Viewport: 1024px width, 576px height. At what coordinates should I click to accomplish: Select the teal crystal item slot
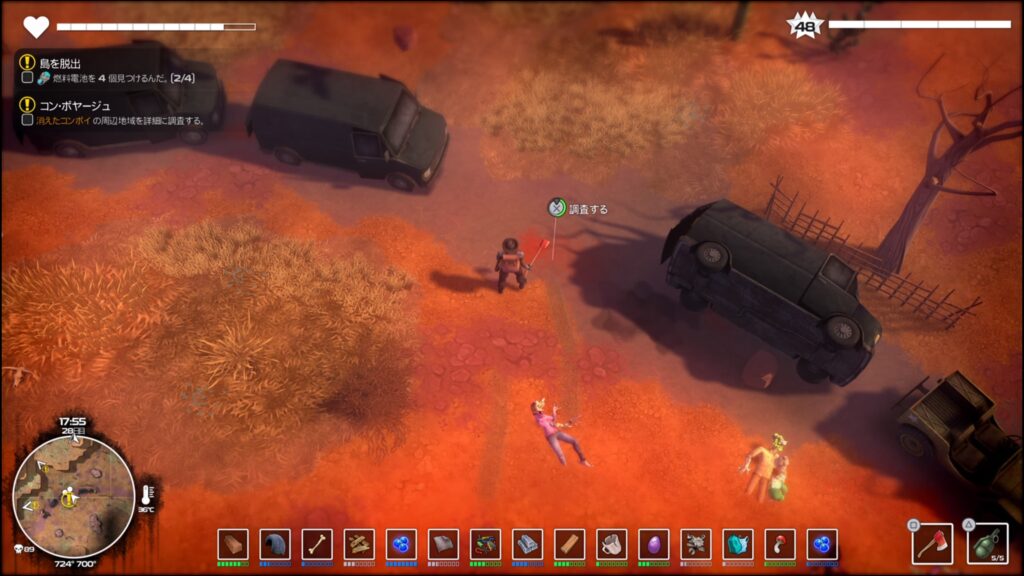click(x=737, y=544)
